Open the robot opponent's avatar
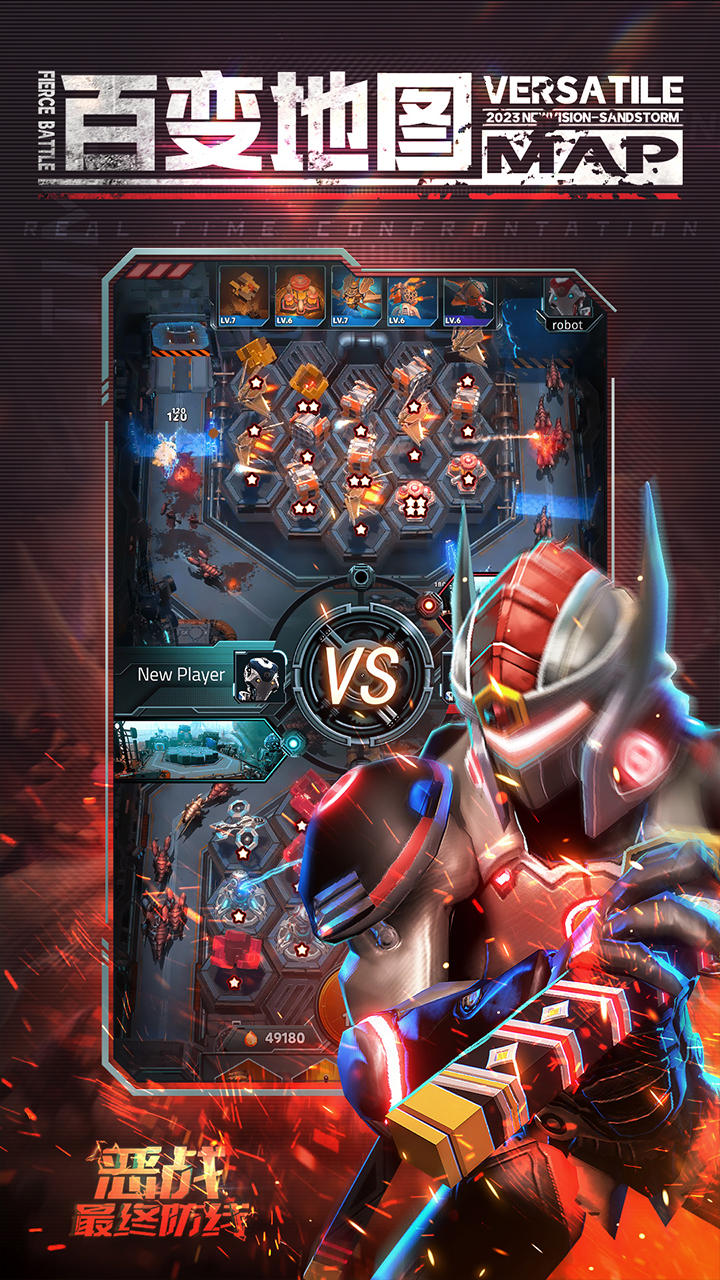Image resolution: width=720 pixels, height=1280 pixels. [566, 298]
